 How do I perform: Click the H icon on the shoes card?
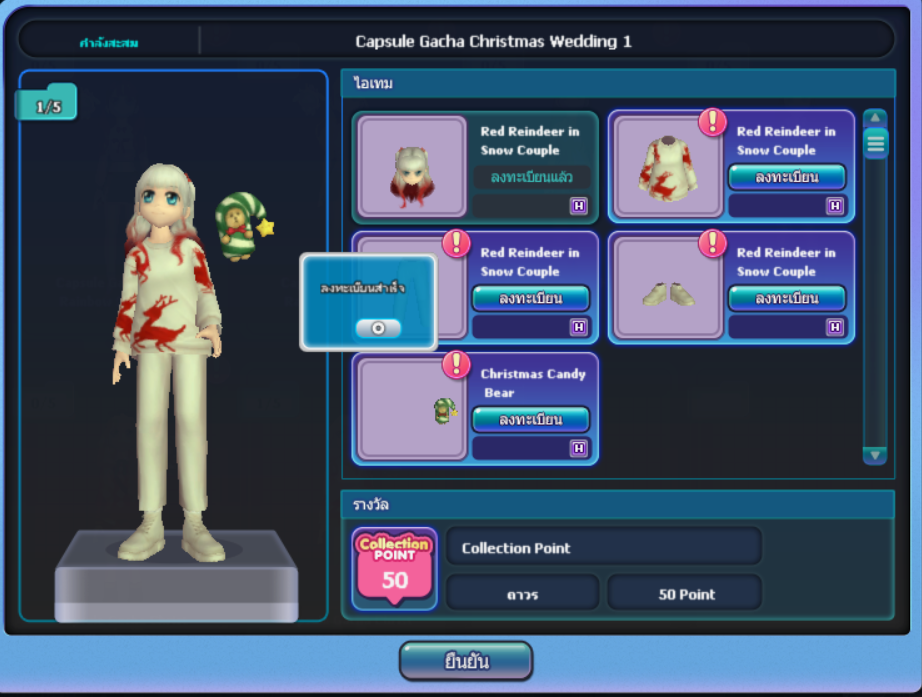pos(834,327)
